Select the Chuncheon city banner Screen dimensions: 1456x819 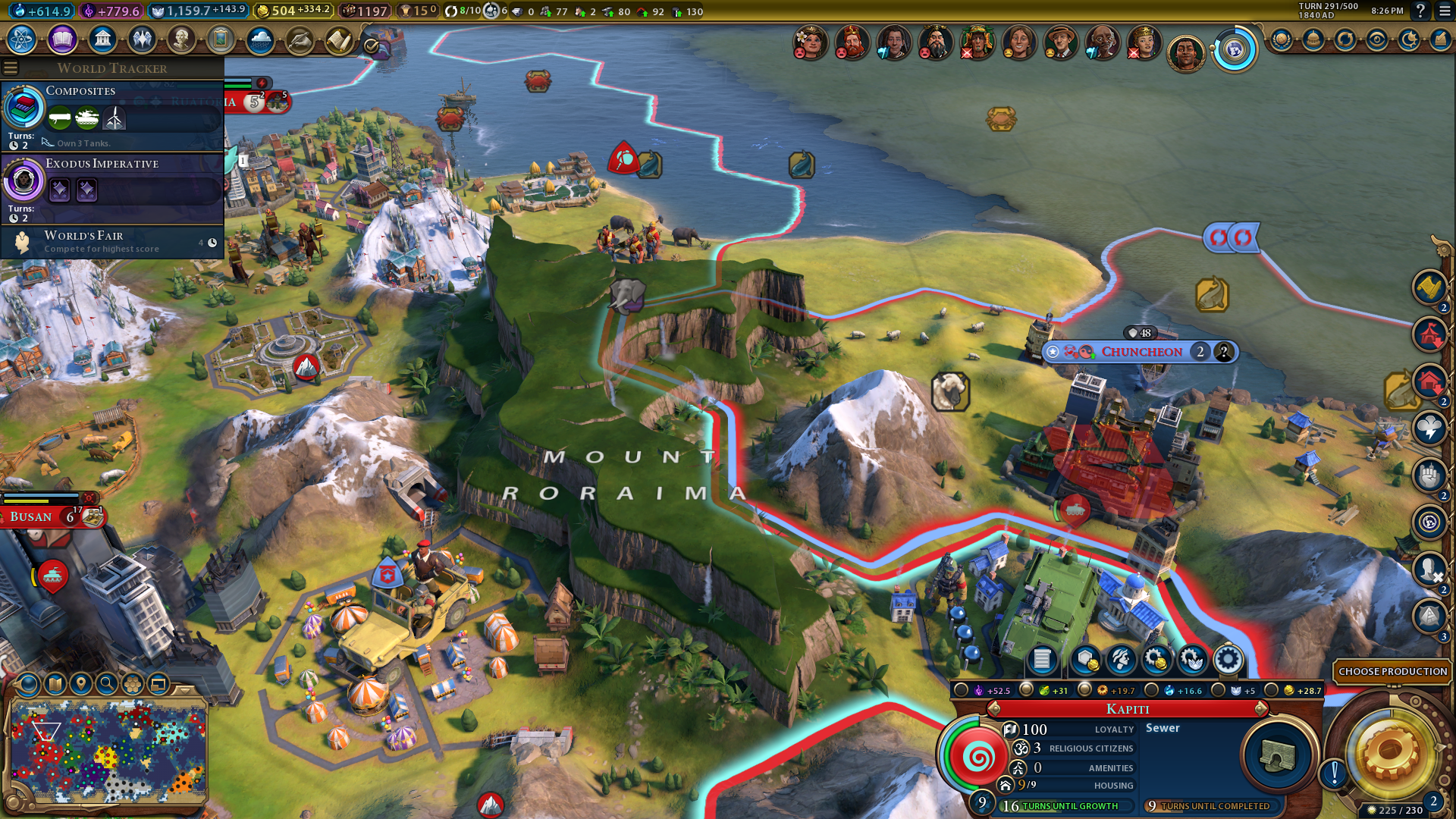click(x=1141, y=352)
